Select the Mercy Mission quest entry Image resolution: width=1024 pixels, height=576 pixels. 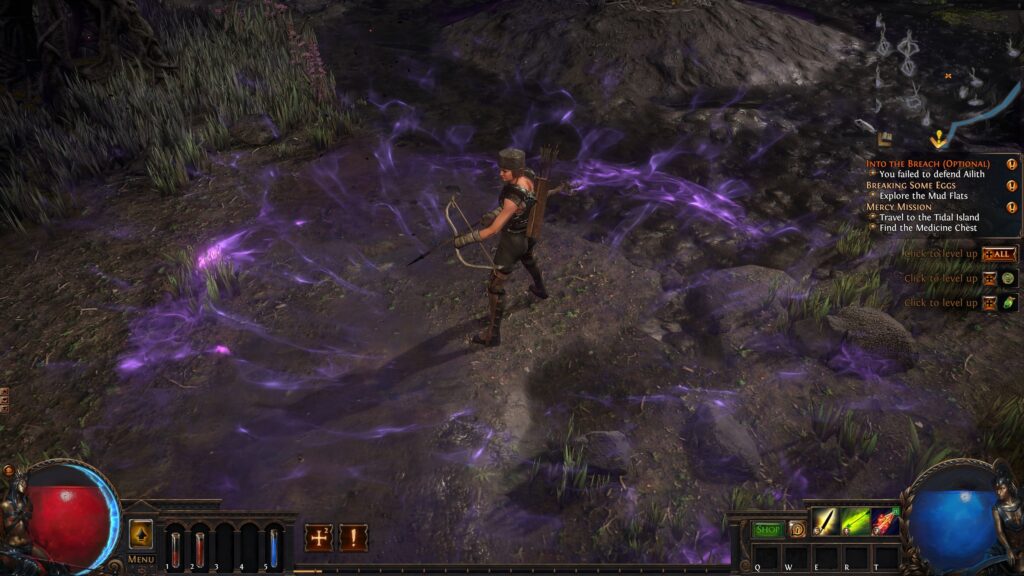click(x=898, y=207)
